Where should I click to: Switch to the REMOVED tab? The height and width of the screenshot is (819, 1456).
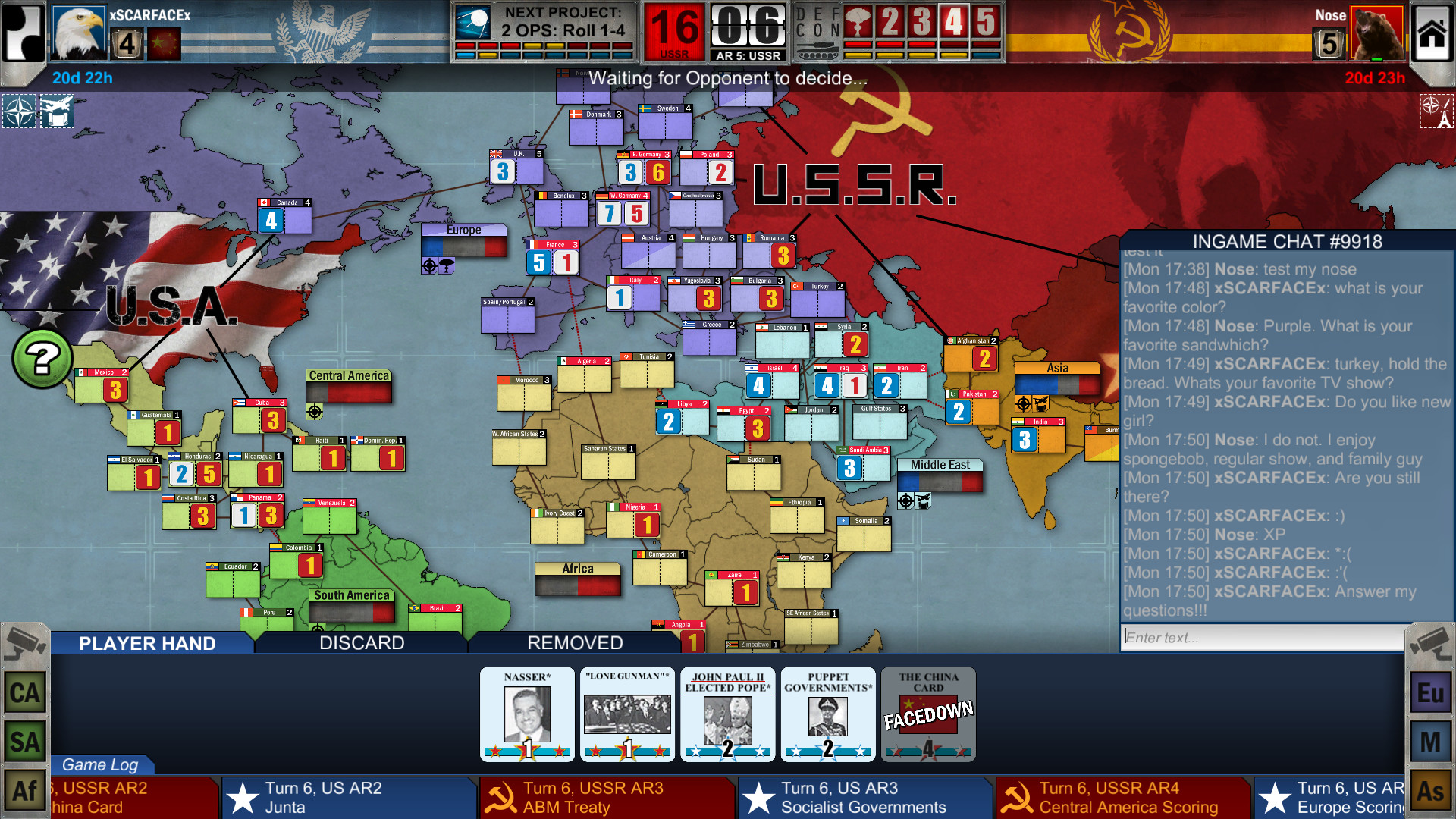click(x=574, y=643)
